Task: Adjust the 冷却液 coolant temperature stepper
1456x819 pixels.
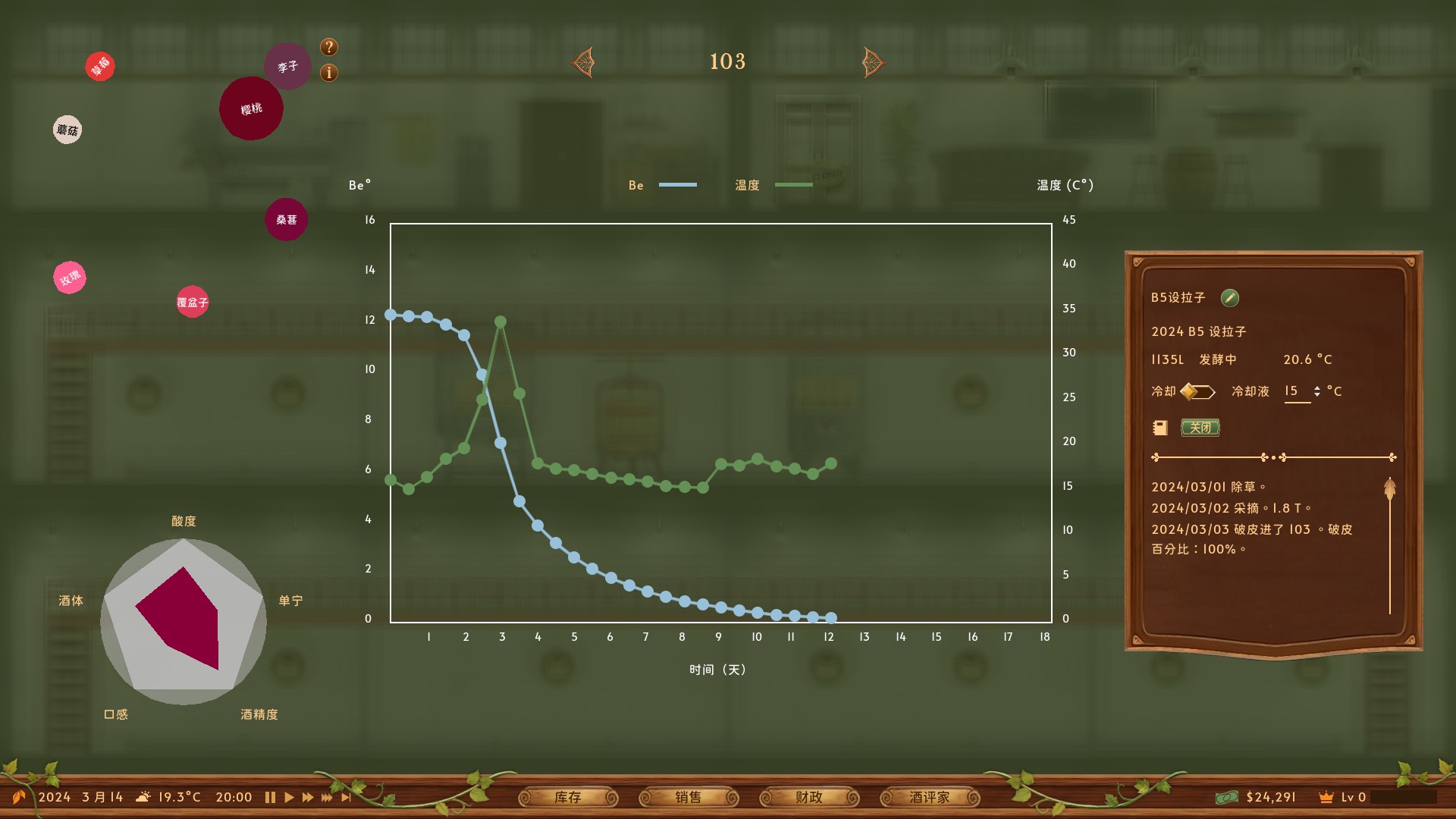Action: click(x=1317, y=391)
